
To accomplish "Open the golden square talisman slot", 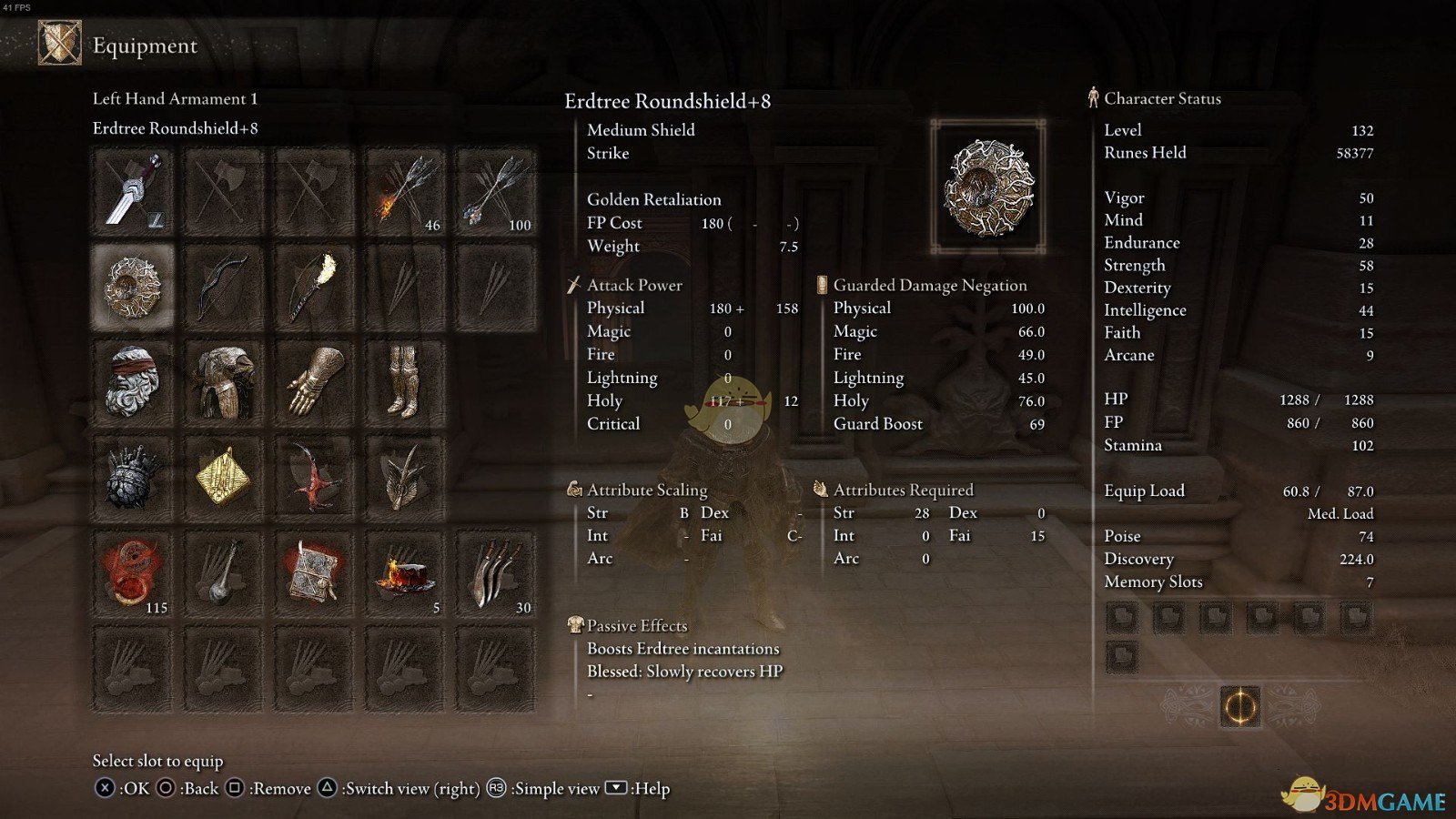I will [224, 479].
